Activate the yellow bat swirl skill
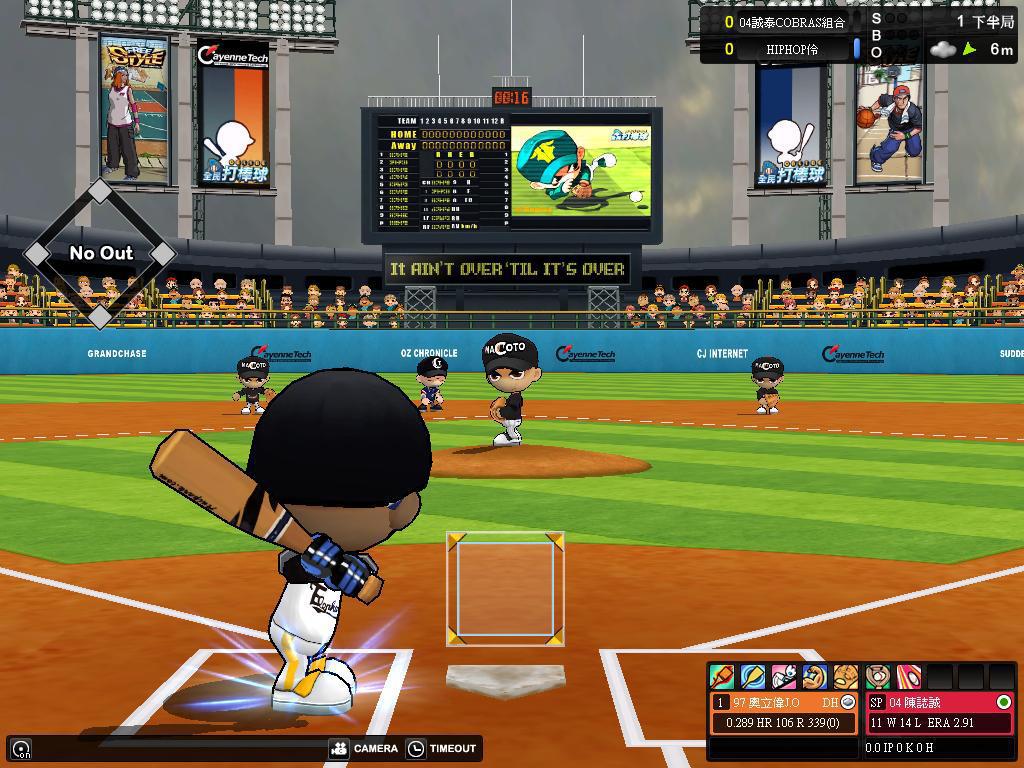Image resolution: width=1024 pixels, height=768 pixels. [x=753, y=677]
